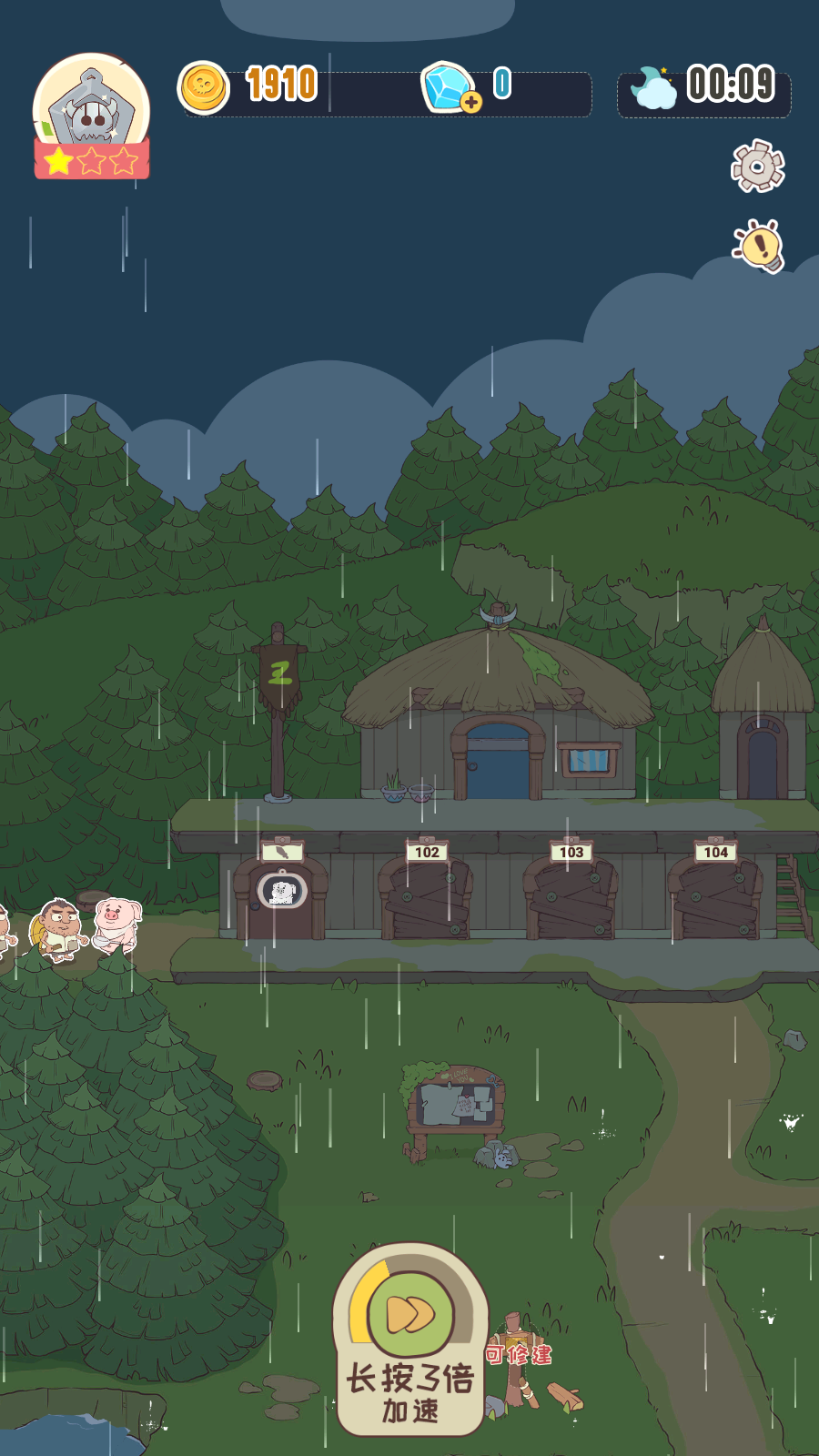Add more blue gems
Image resolution: width=819 pixels, height=1456 pixels.
[x=470, y=101]
